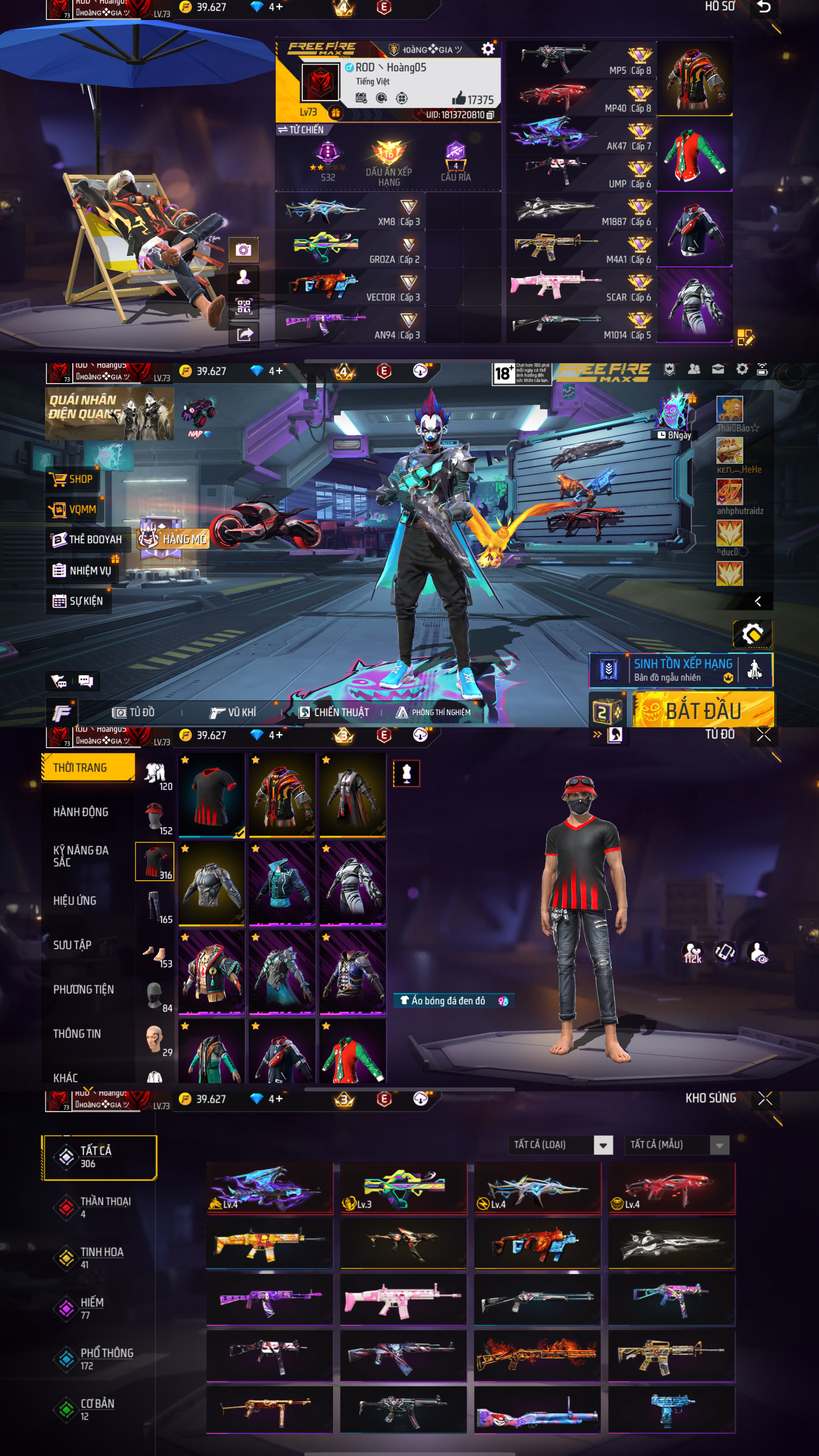Choose the HÀNH ĐỘNG category
The height and width of the screenshot is (1456, 819).
80,812
